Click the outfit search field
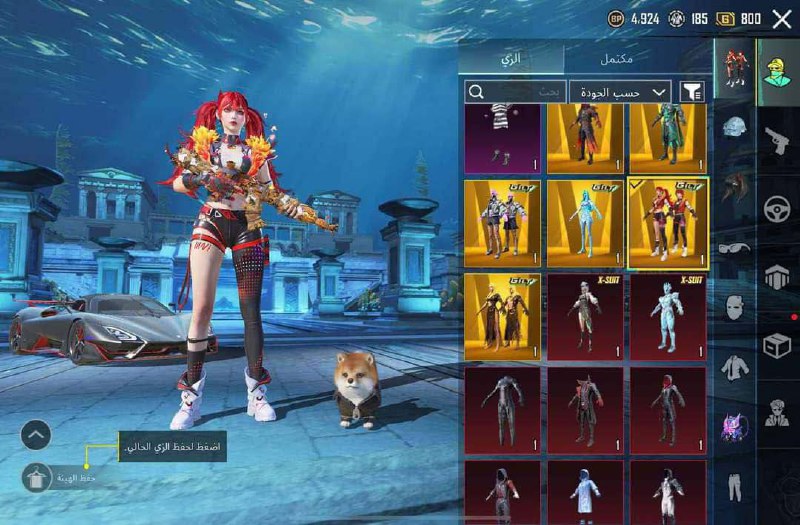This screenshot has width=800, height=525. pyautogui.click(x=515, y=91)
